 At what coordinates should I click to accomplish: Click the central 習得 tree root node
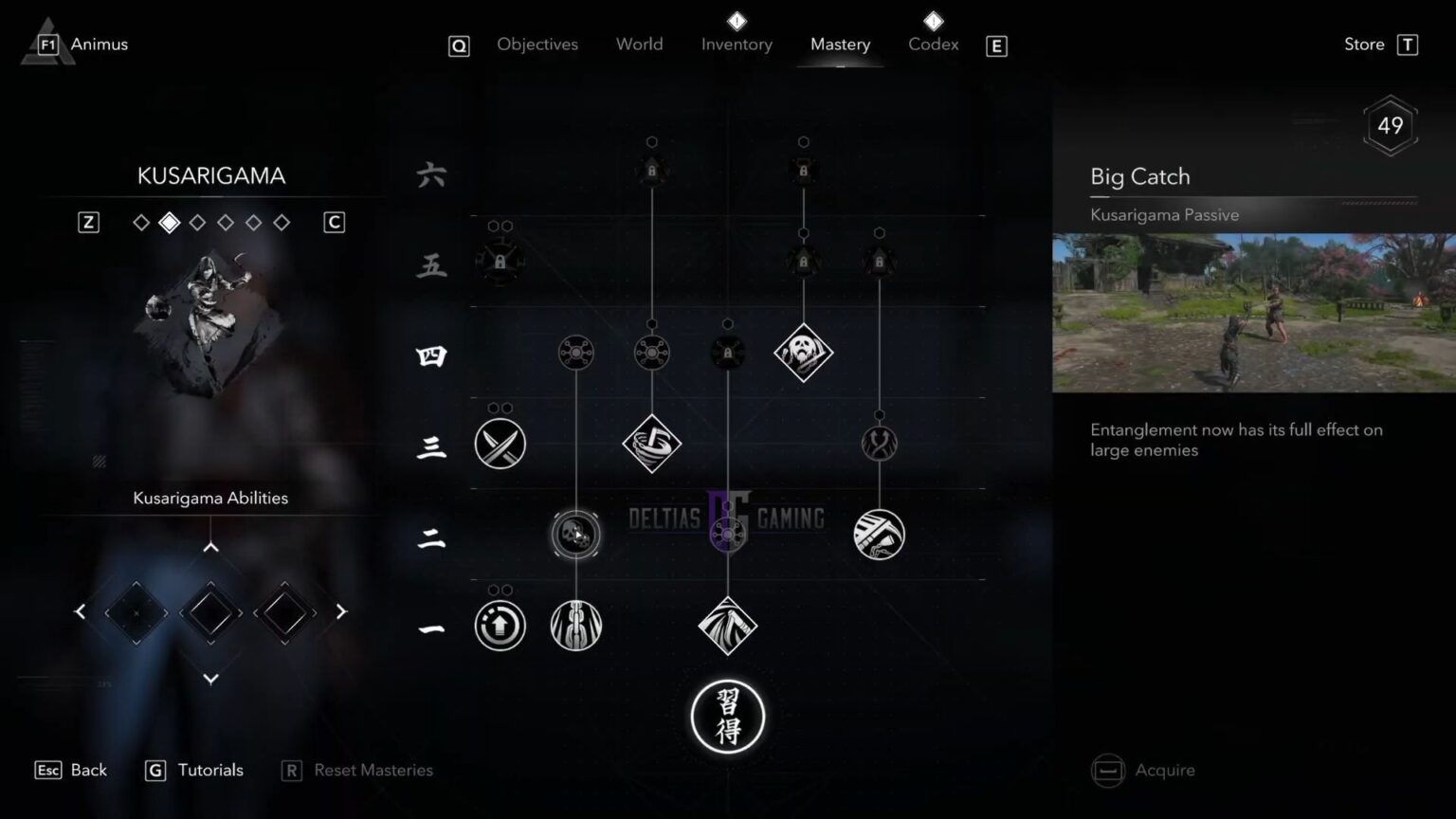pyautogui.click(x=728, y=718)
